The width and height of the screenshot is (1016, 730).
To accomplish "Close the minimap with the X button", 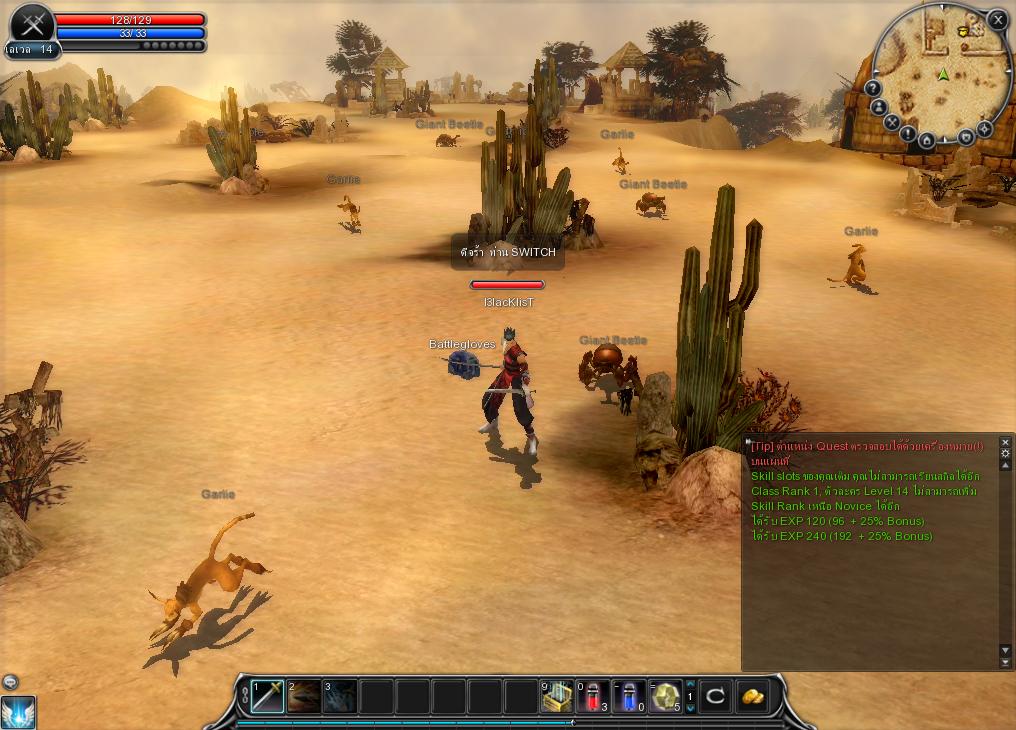I will coord(997,19).
